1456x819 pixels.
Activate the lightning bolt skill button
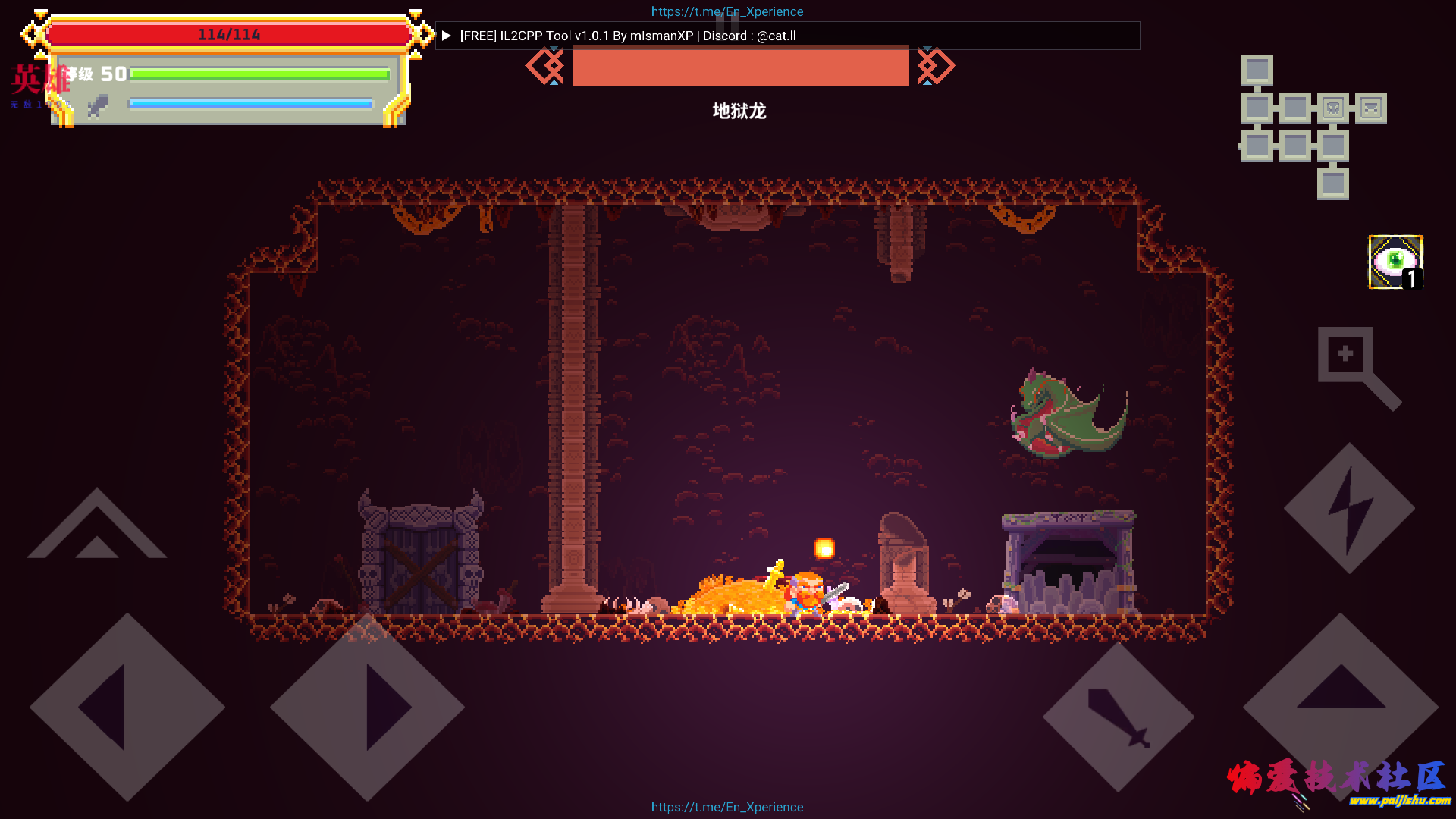click(1349, 508)
